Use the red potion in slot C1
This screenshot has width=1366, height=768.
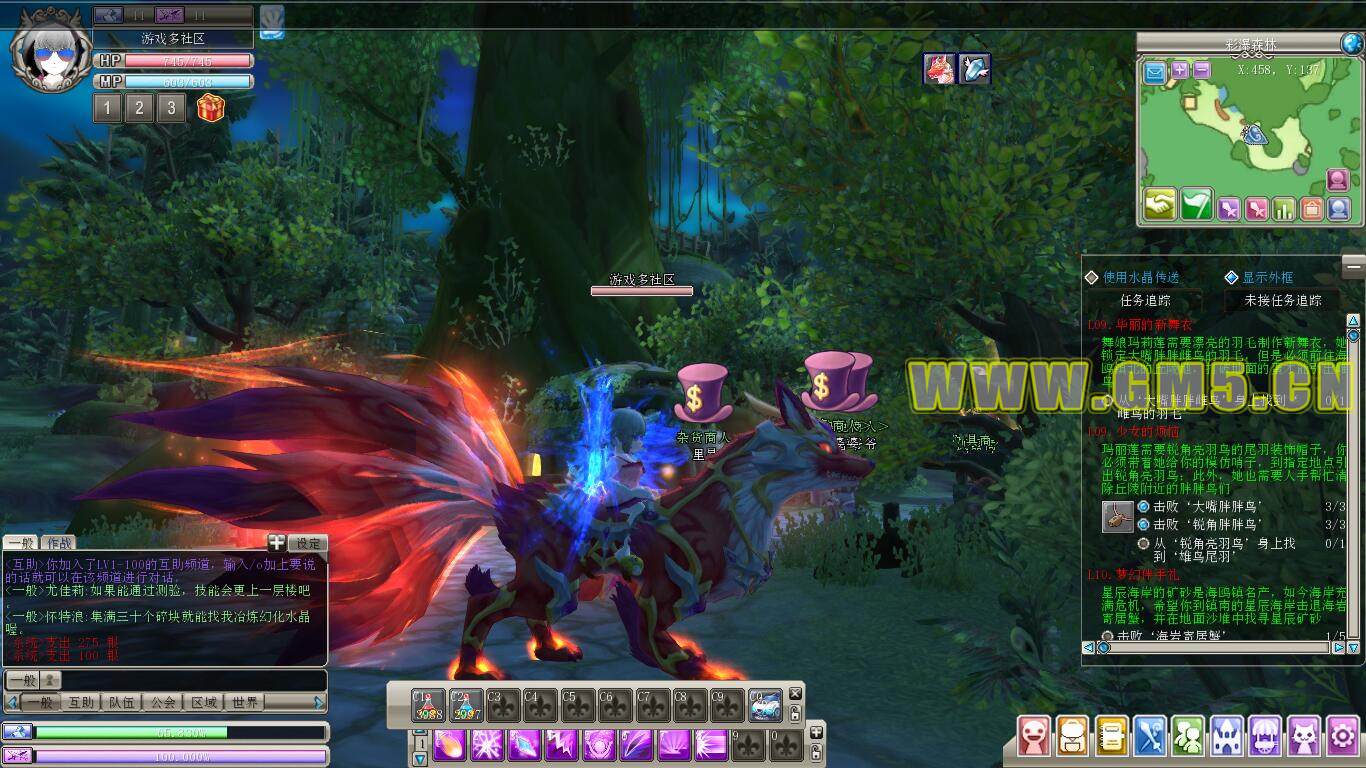tap(429, 705)
